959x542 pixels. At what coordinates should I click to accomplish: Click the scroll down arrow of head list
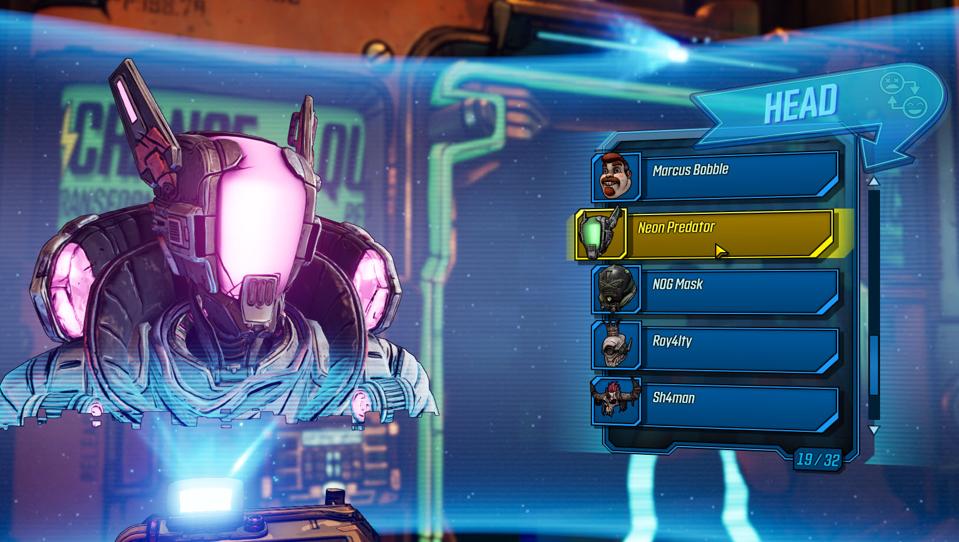click(874, 429)
